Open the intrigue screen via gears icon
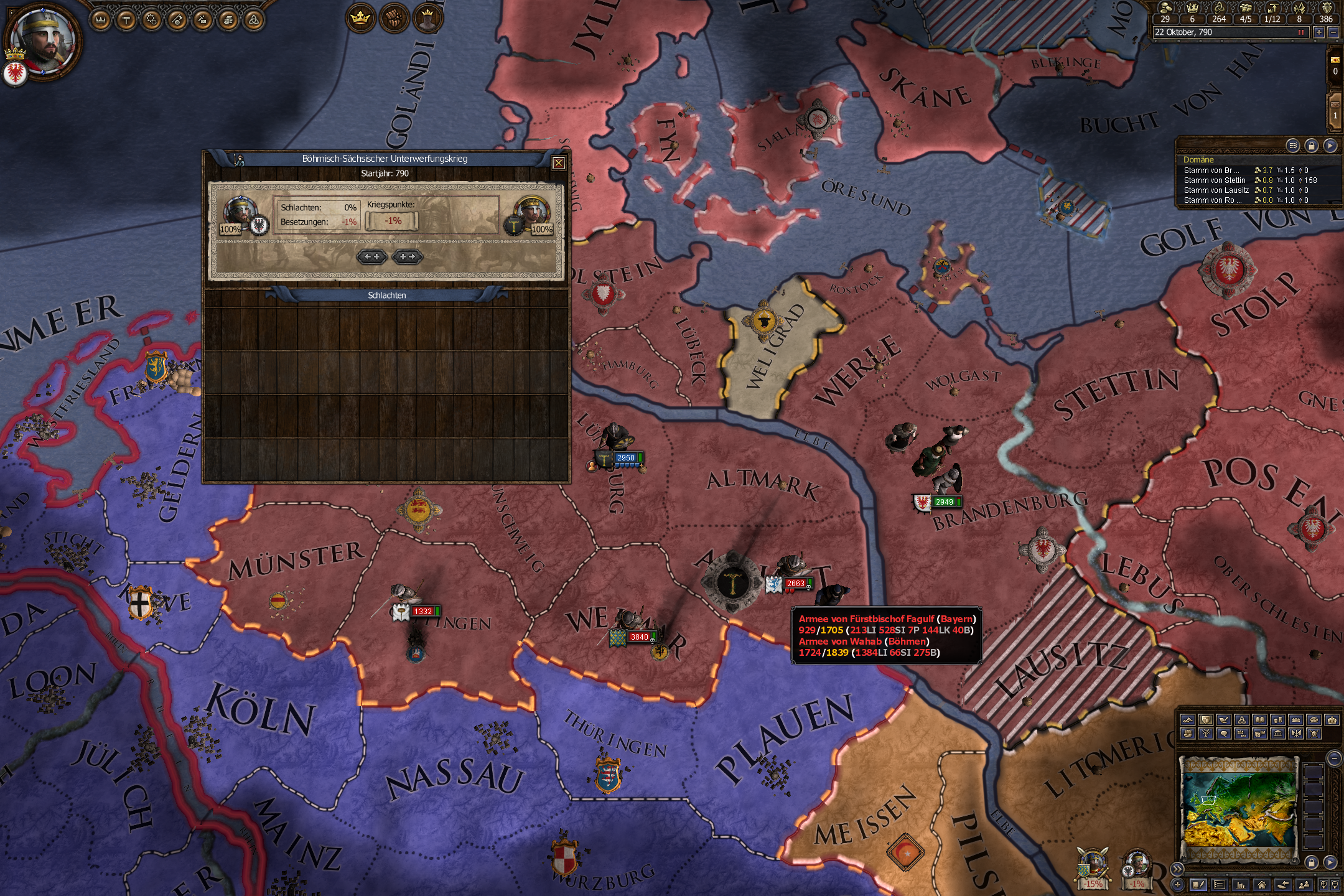The width and height of the screenshot is (1344, 896). pyautogui.click(x=152, y=21)
